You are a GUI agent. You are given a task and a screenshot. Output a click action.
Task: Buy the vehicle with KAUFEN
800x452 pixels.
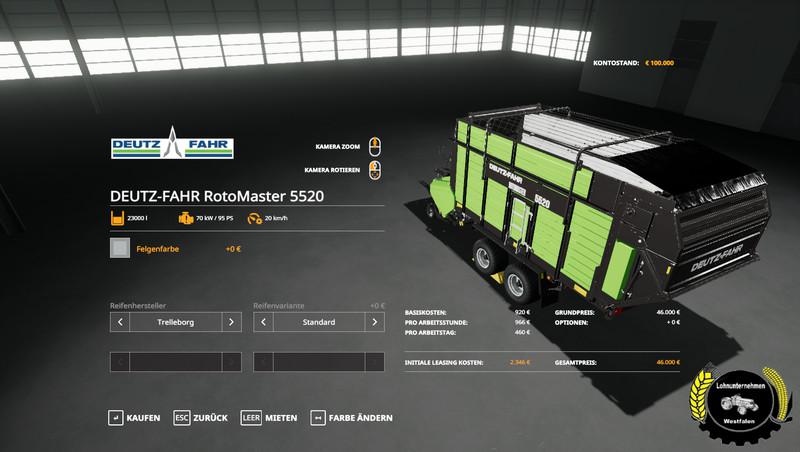pos(134,417)
